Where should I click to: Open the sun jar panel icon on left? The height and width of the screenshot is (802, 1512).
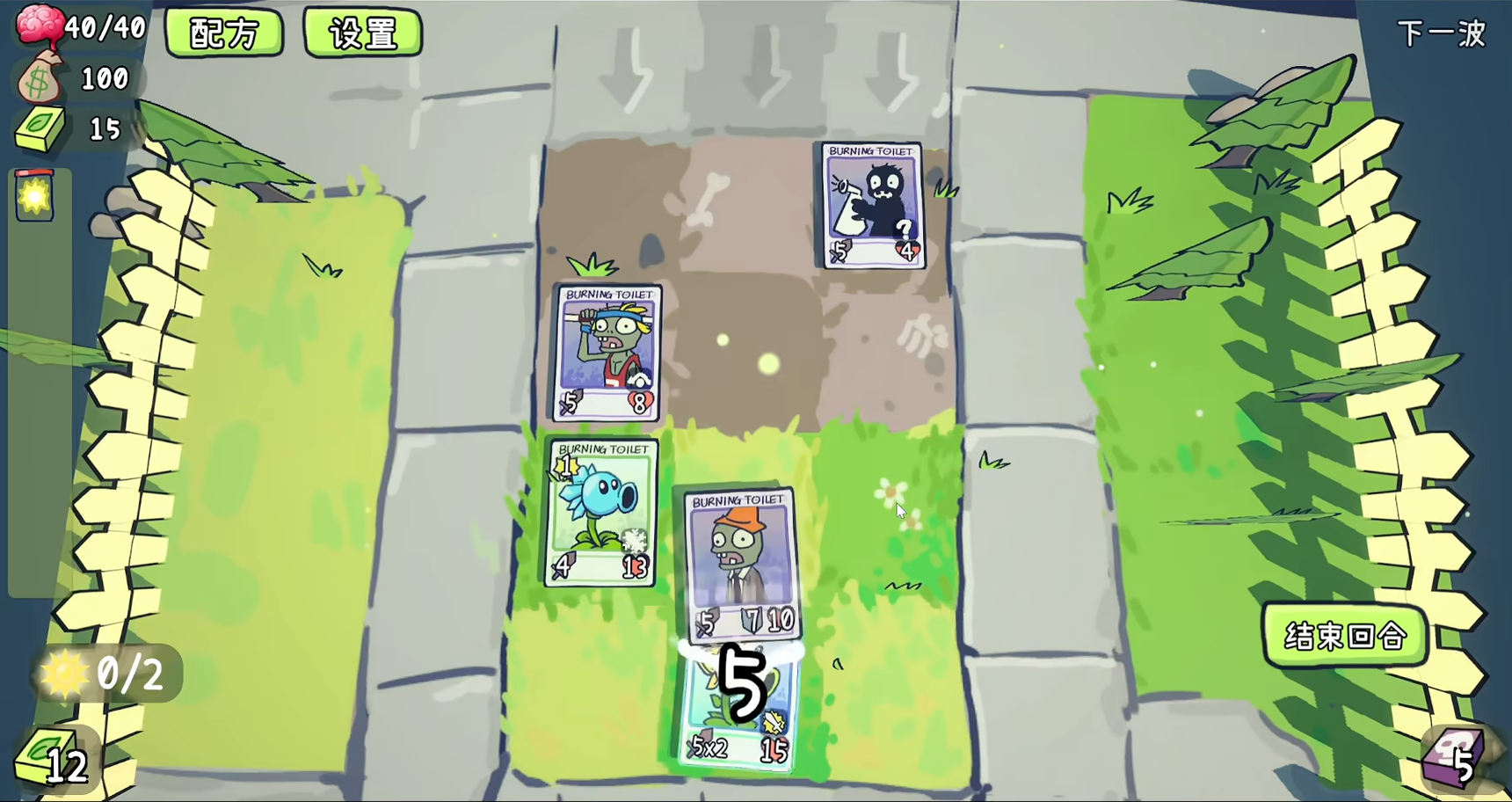33,195
